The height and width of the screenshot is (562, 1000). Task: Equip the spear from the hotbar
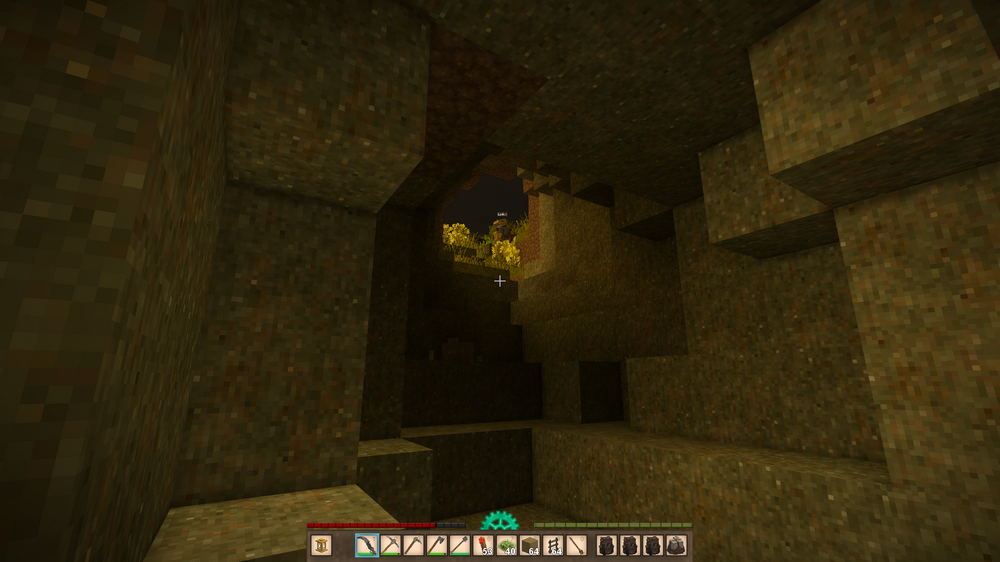576,546
